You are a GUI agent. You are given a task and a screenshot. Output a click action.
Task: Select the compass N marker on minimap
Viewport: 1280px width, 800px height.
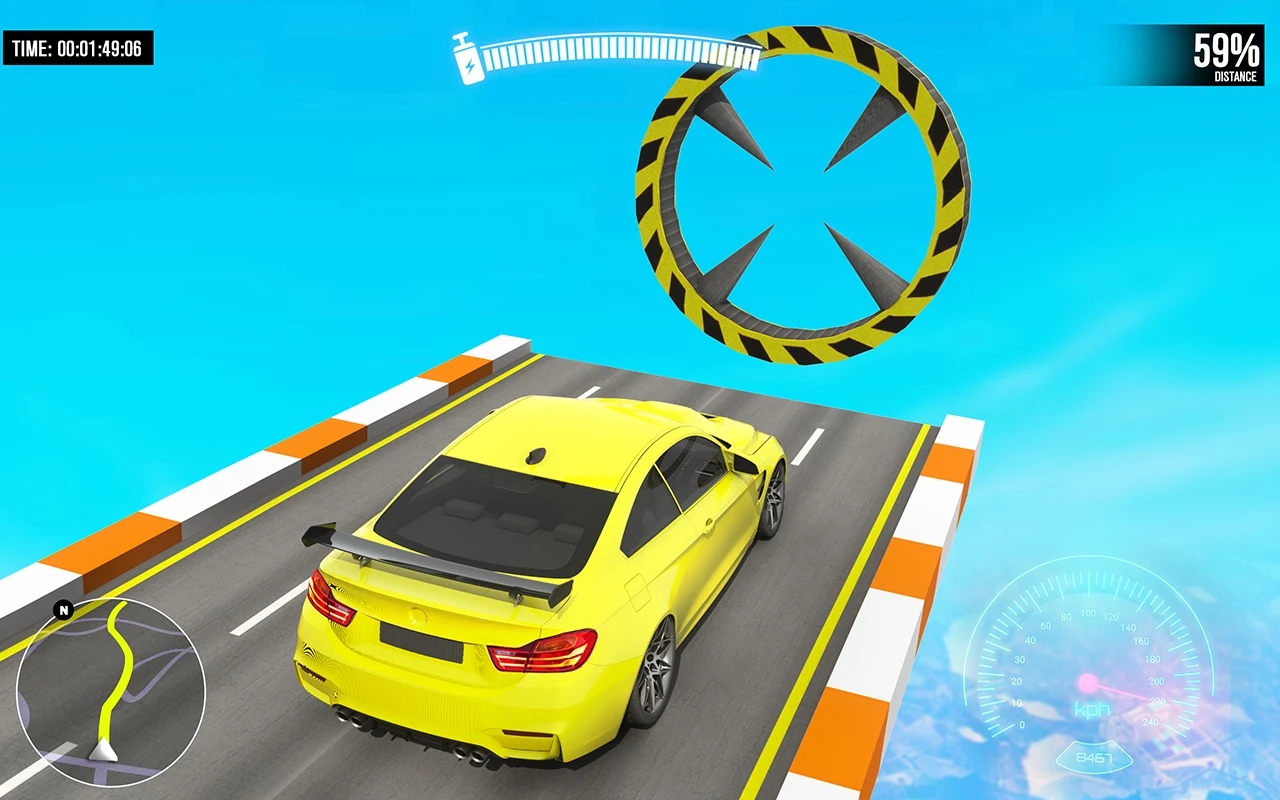tap(62, 607)
